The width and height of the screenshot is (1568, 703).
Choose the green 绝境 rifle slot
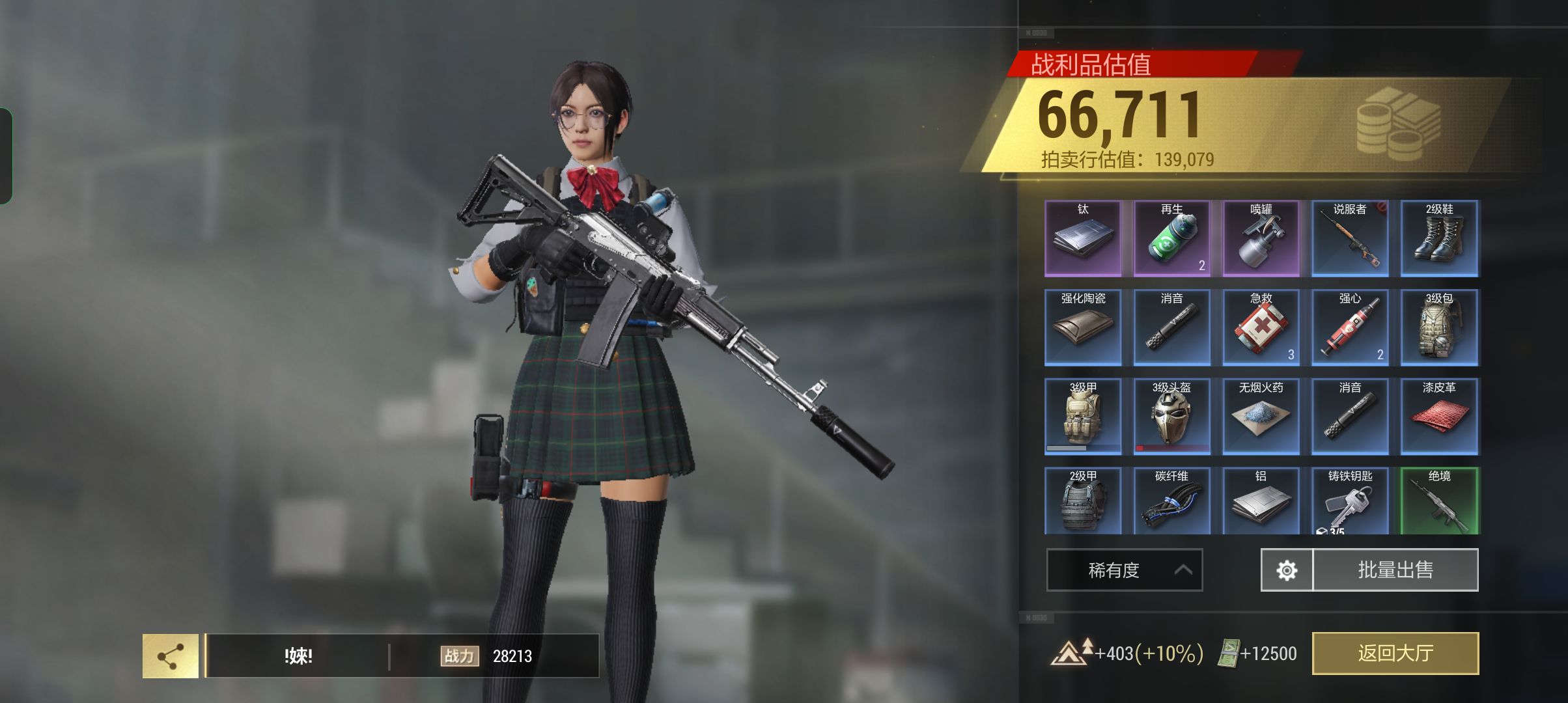coord(1439,501)
